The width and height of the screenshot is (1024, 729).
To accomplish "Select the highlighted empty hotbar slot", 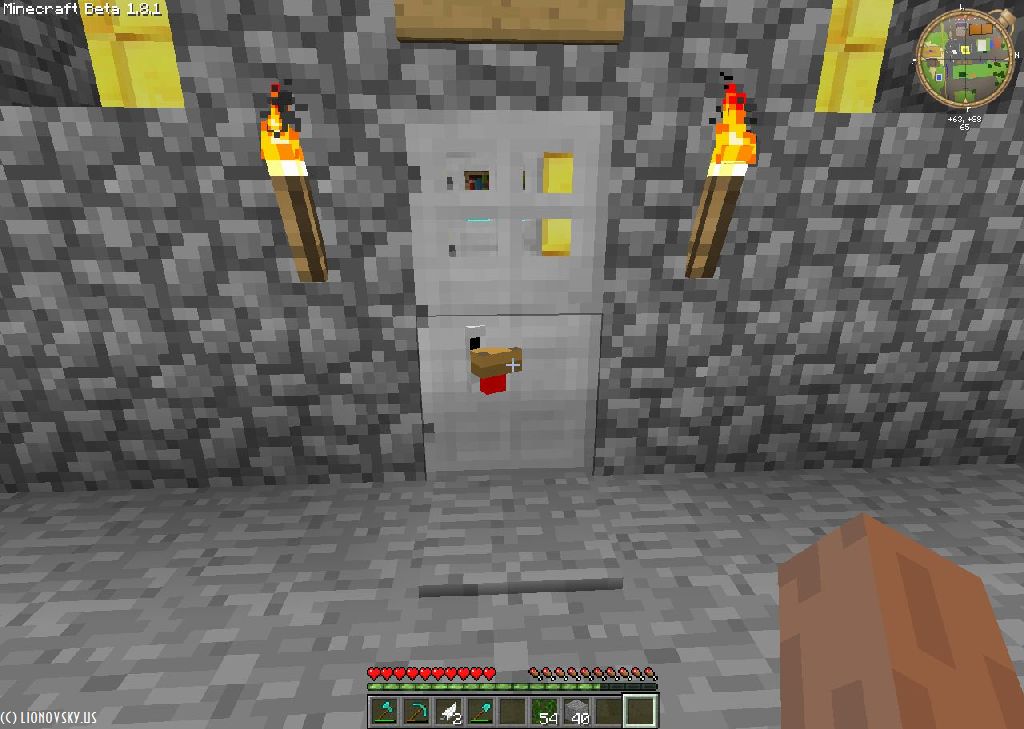I will (640, 711).
